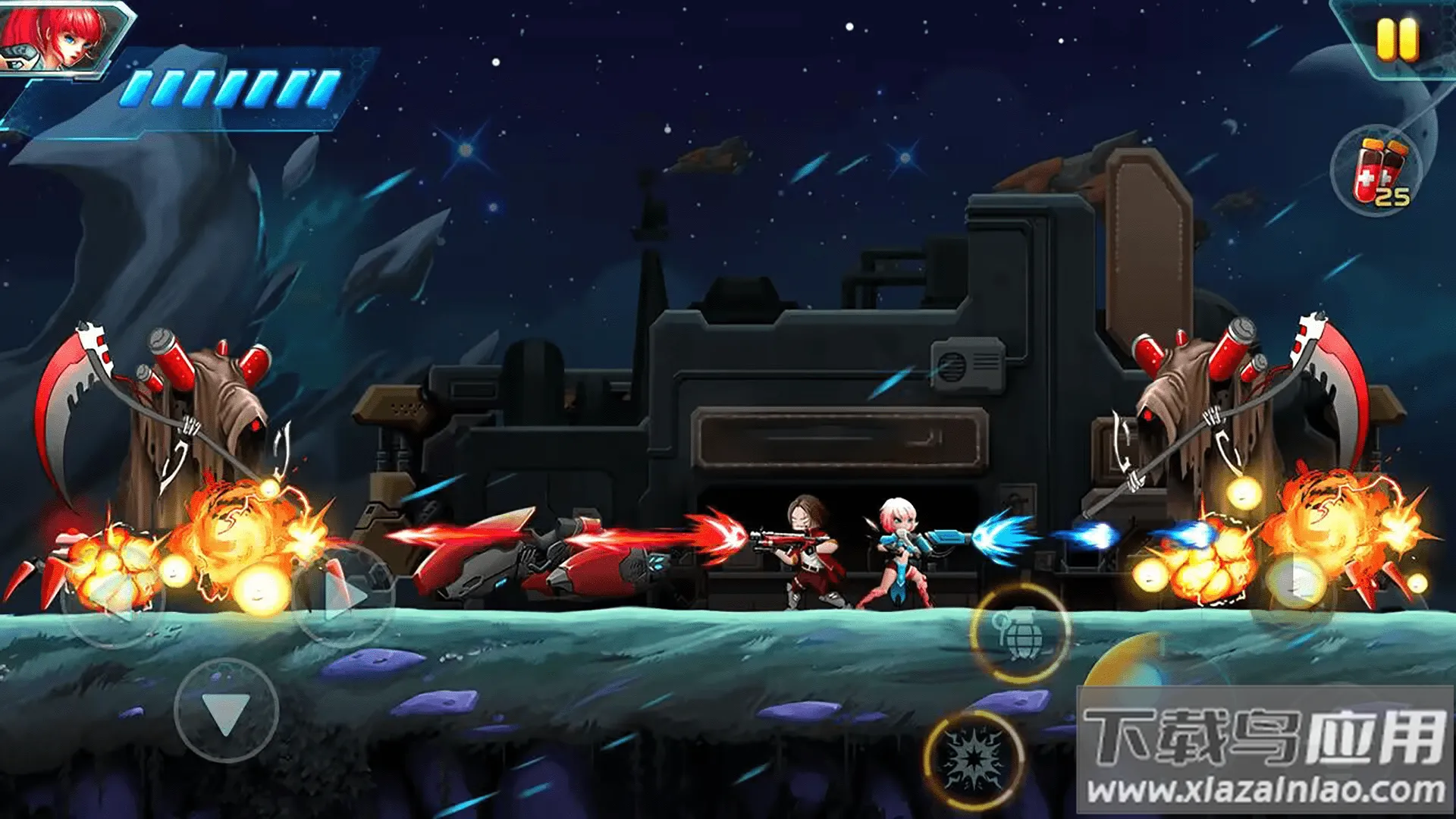Throw a grenade with the grenade button
Image resolution: width=1456 pixels, height=819 pixels.
[x=1020, y=632]
